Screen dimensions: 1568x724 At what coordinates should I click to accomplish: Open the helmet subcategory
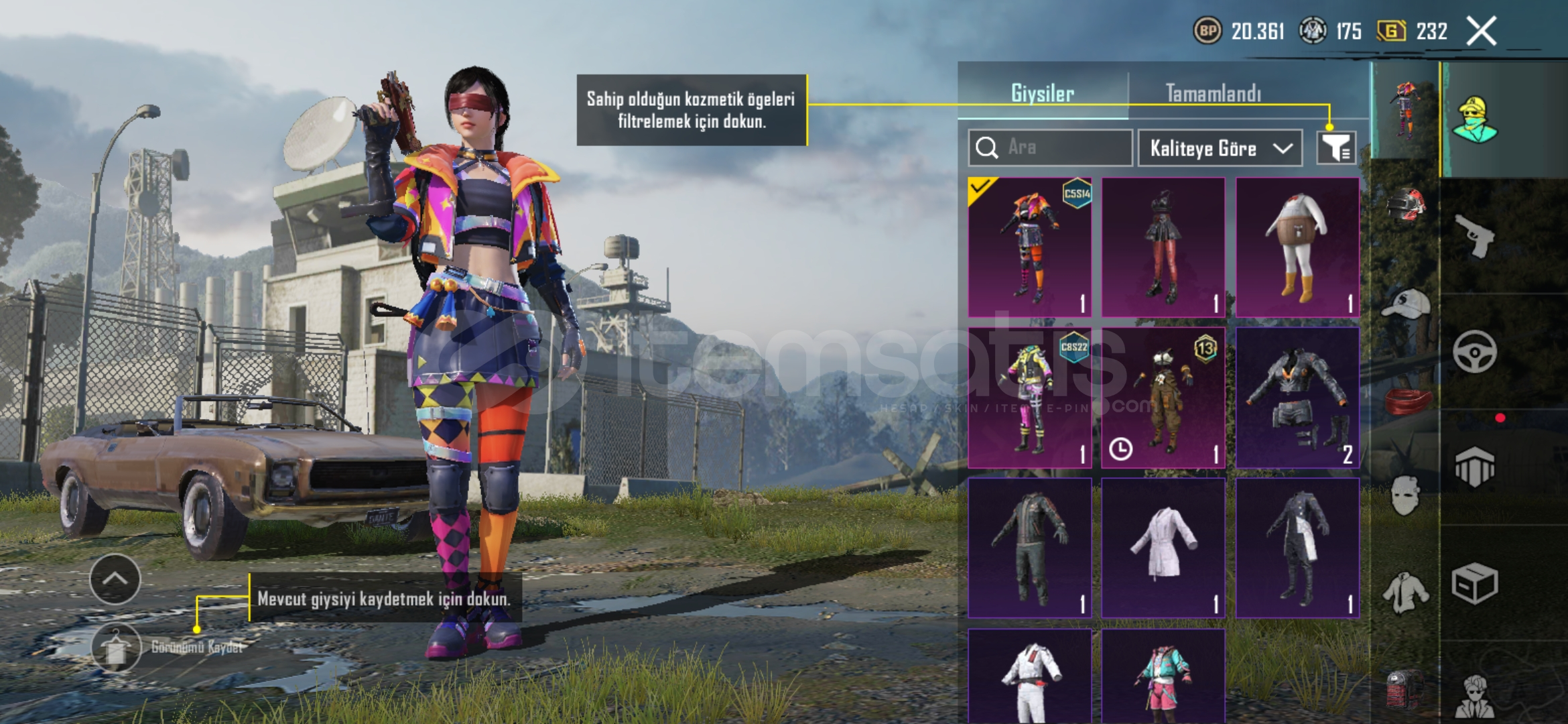(1405, 204)
